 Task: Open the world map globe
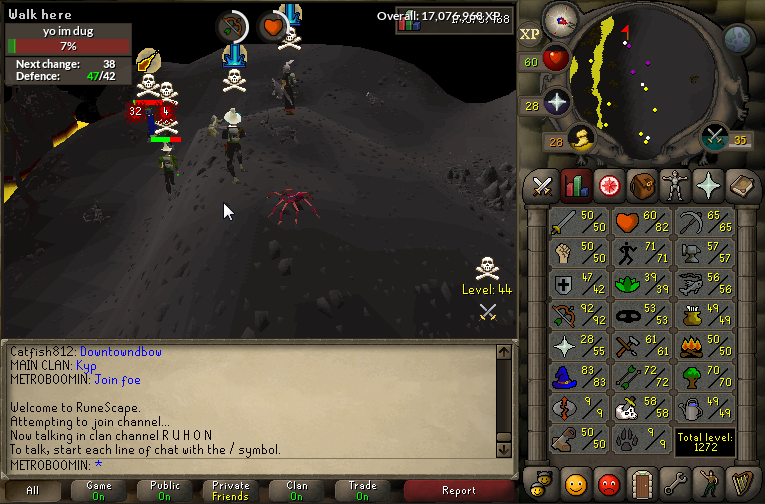[x=738, y=40]
